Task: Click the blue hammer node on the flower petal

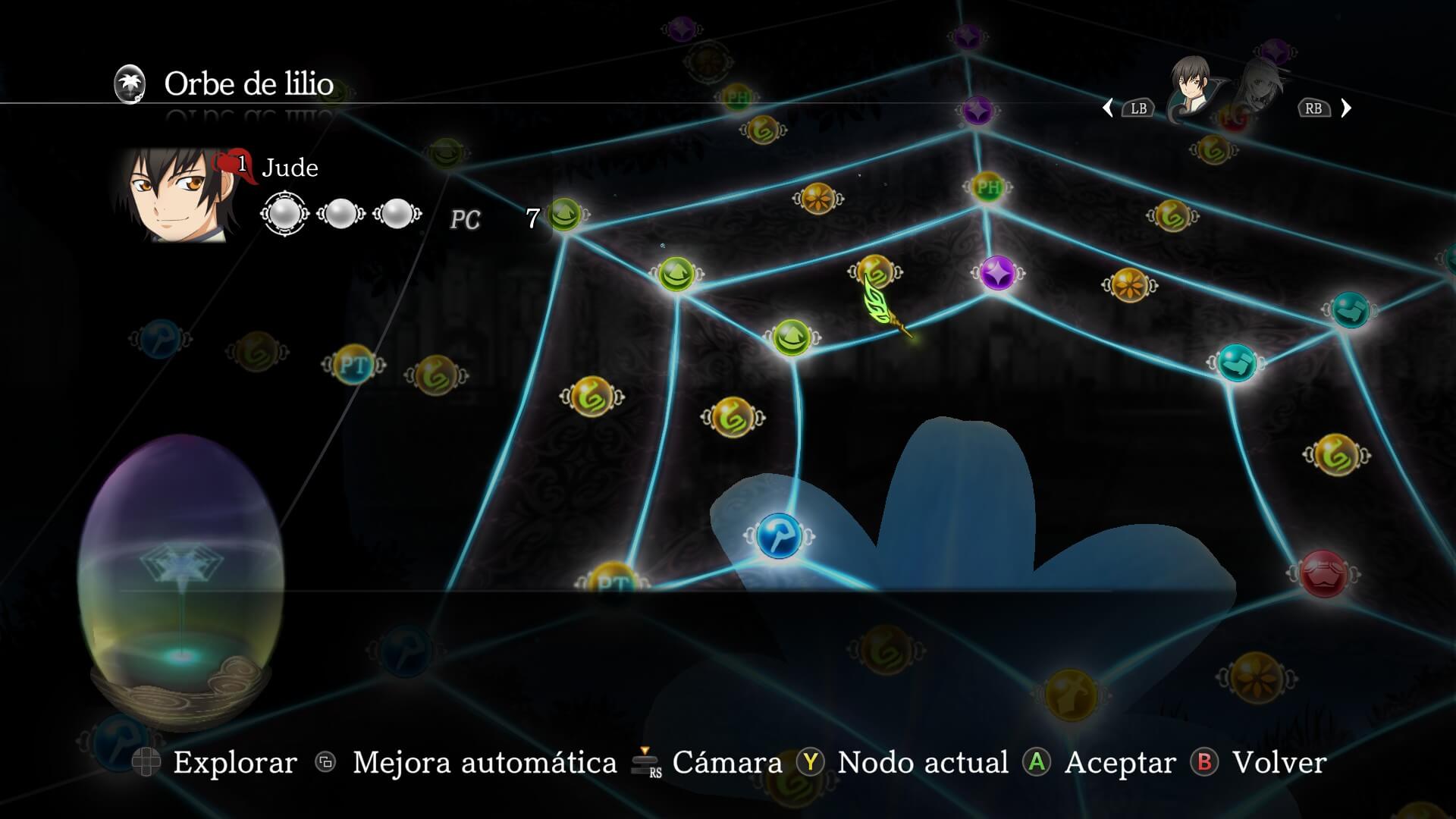Action: 782,535
